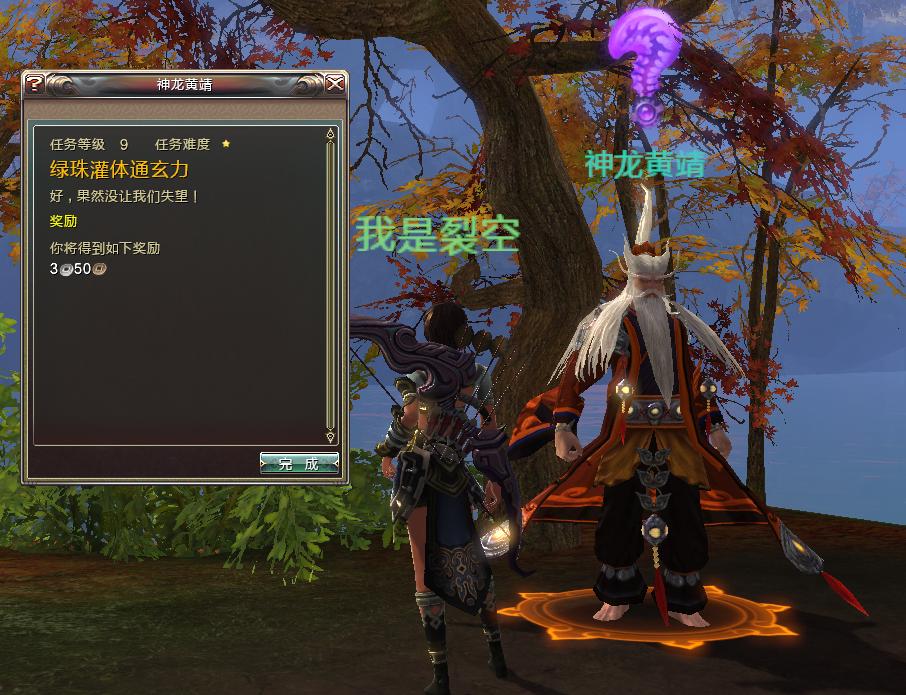This screenshot has width=906, height=695.
Task: Click the quest text scrollbar's up arrow
Action: (331, 134)
